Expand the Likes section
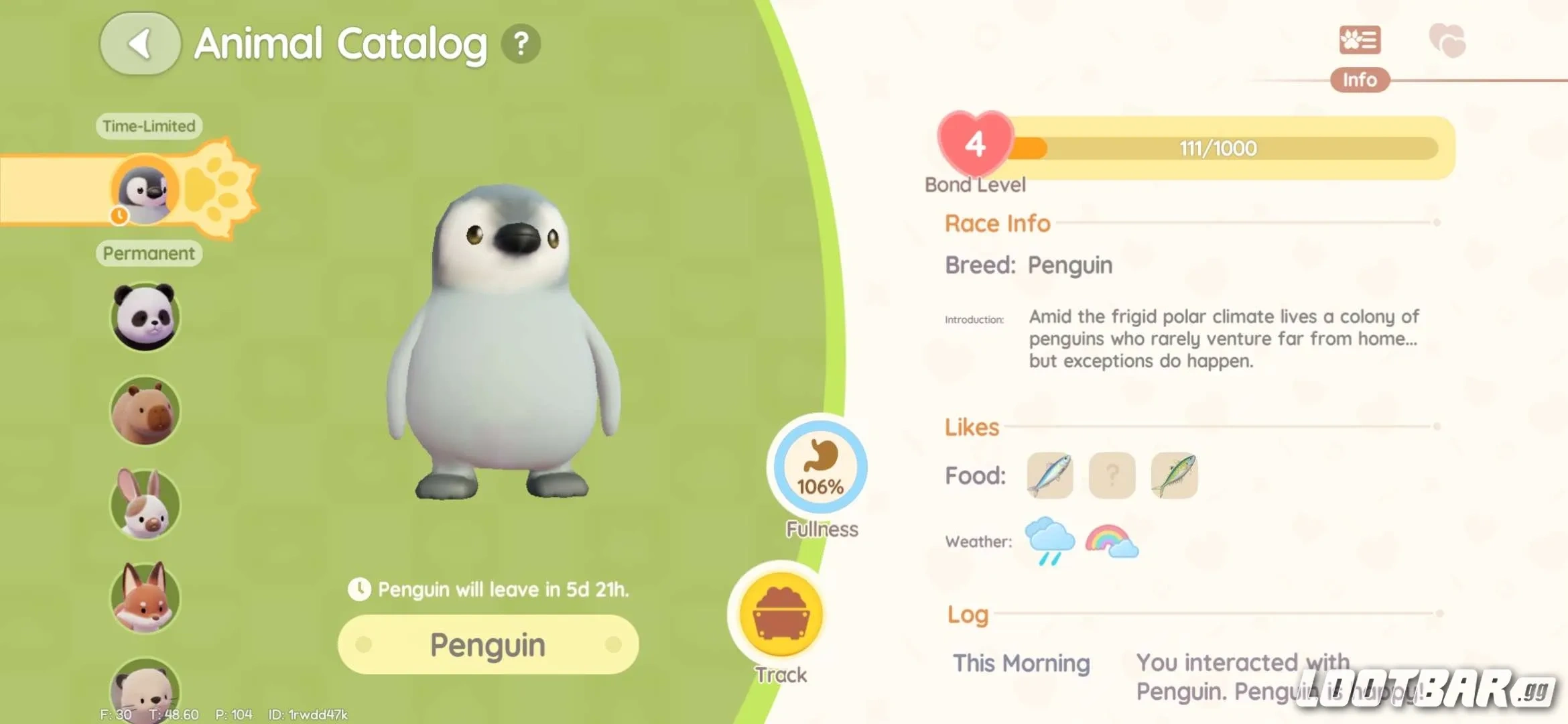The image size is (1568, 724). click(972, 426)
